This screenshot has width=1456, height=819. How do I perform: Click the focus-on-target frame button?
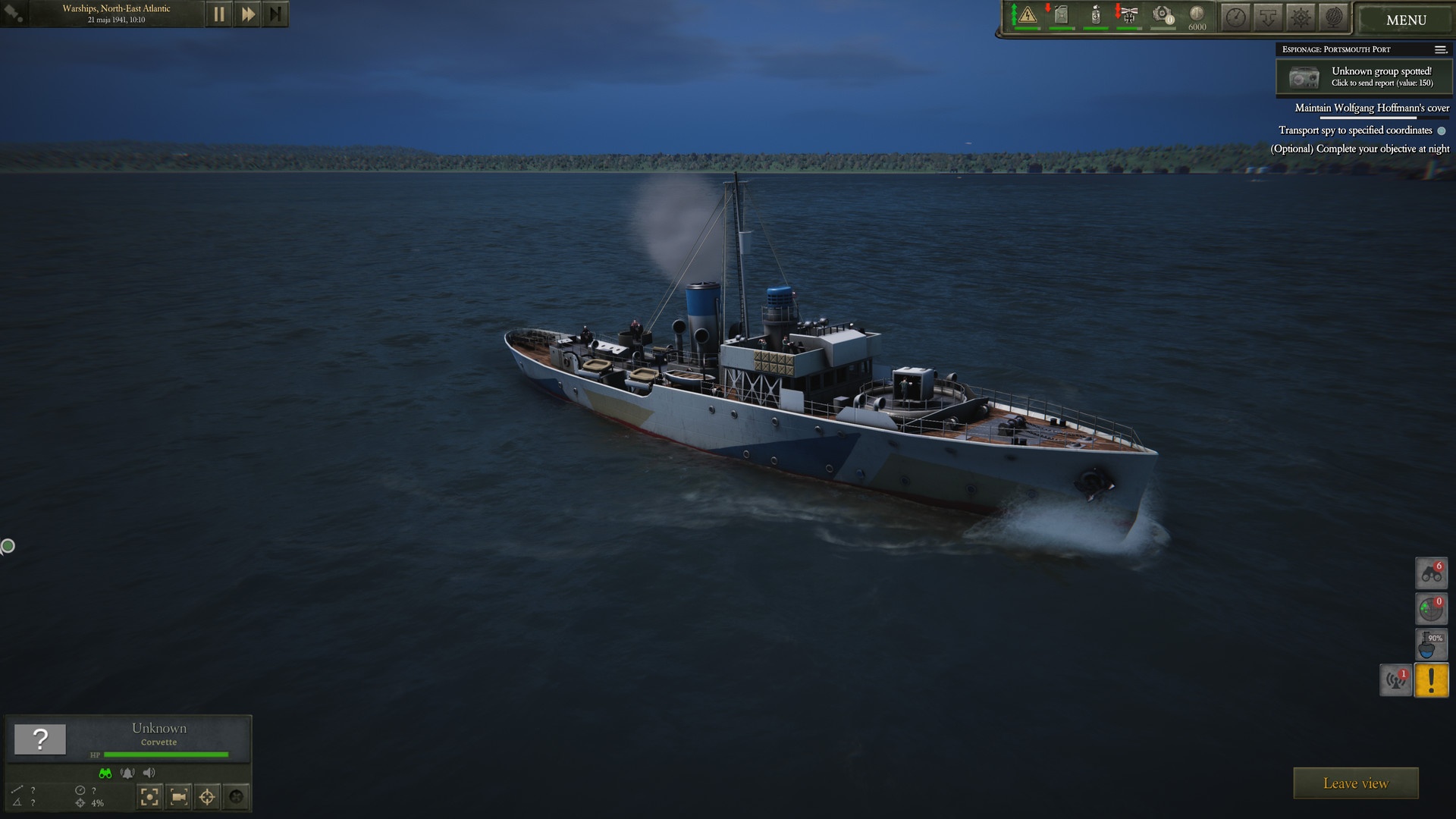click(x=150, y=796)
